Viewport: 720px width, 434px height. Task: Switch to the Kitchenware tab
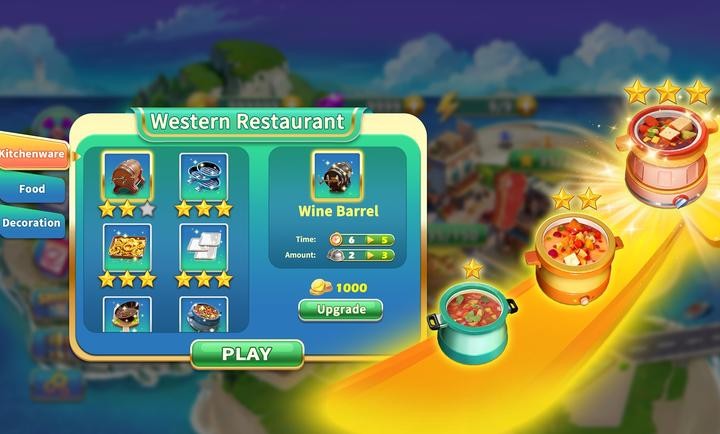(33, 155)
